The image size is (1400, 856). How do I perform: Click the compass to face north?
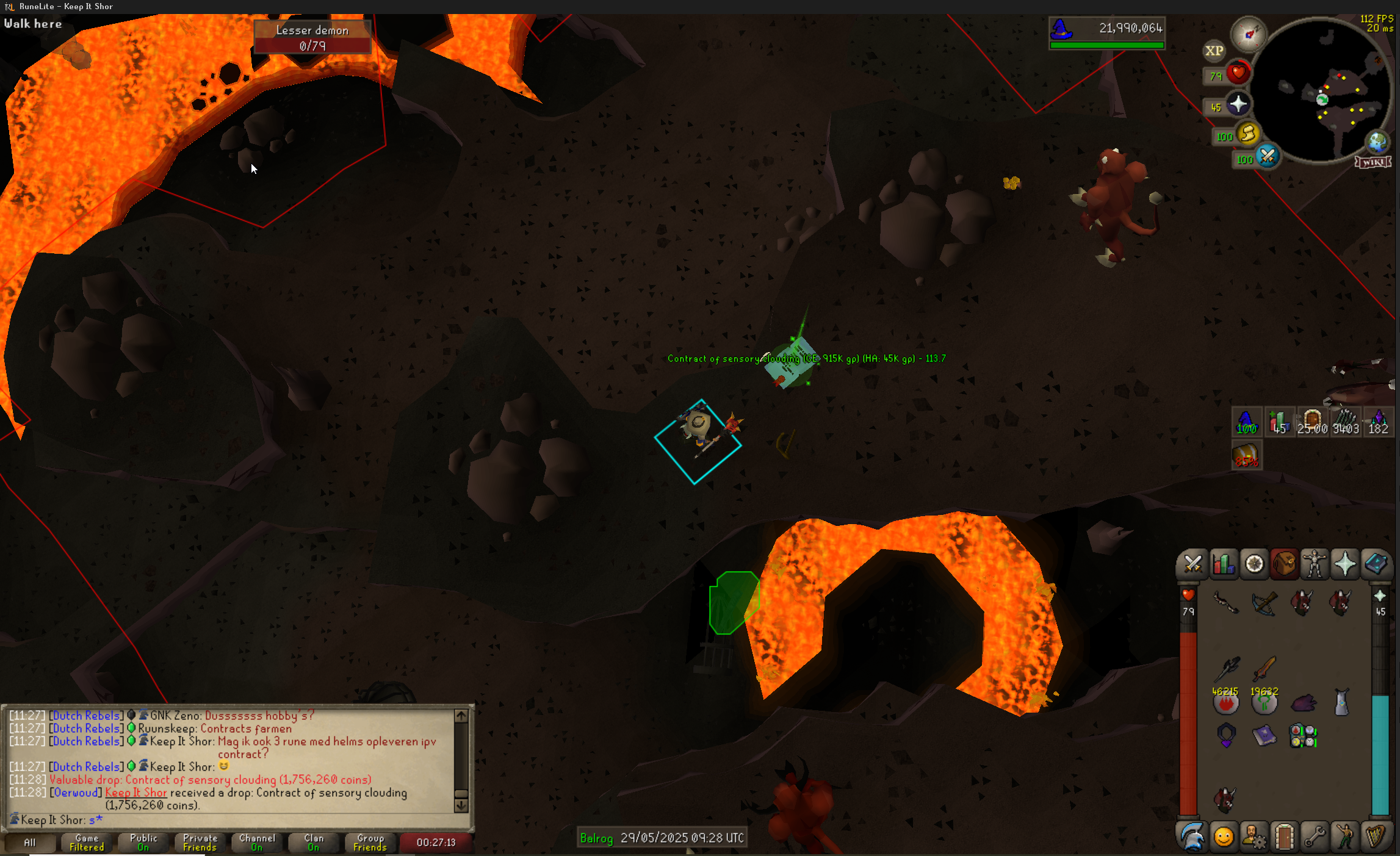pos(1248,34)
